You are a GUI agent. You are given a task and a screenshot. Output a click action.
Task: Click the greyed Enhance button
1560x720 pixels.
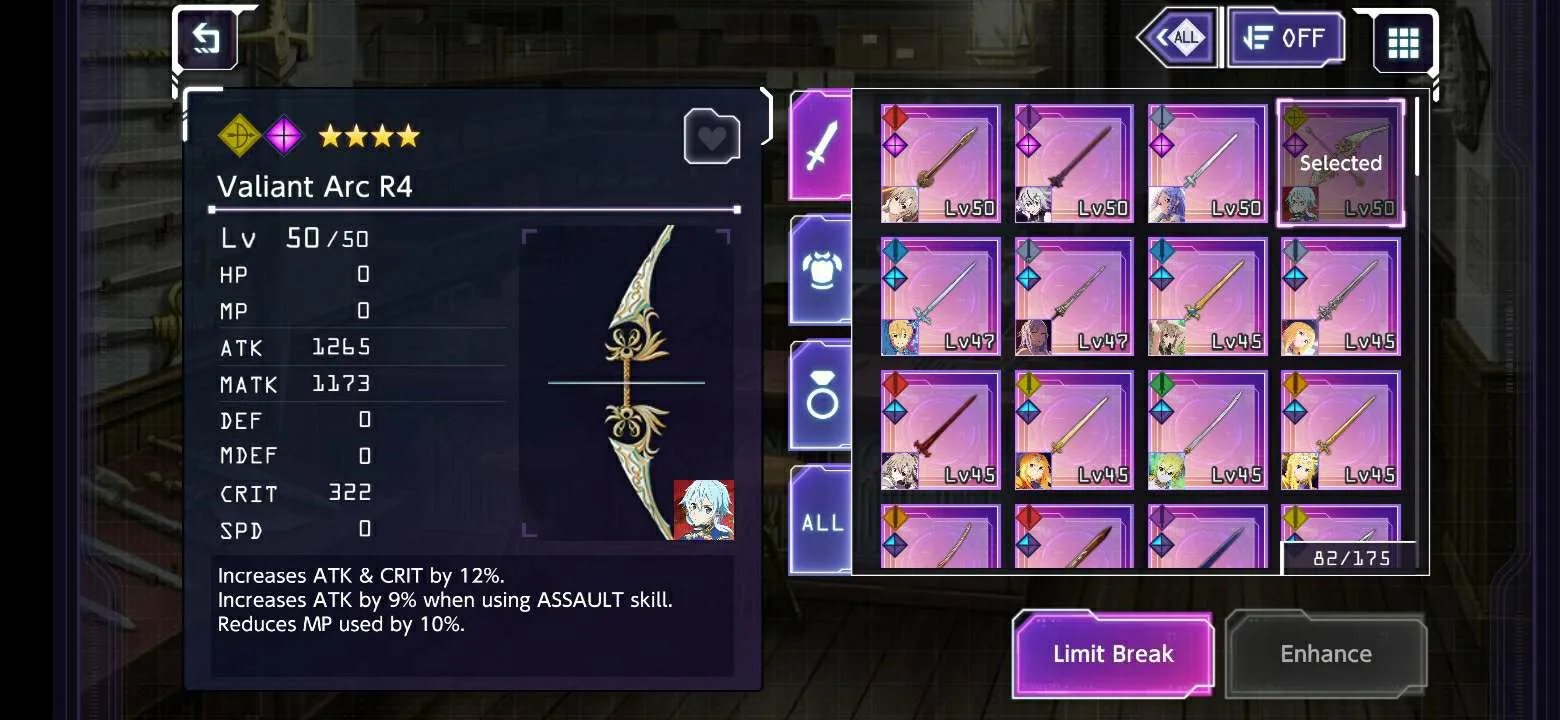click(1326, 654)
